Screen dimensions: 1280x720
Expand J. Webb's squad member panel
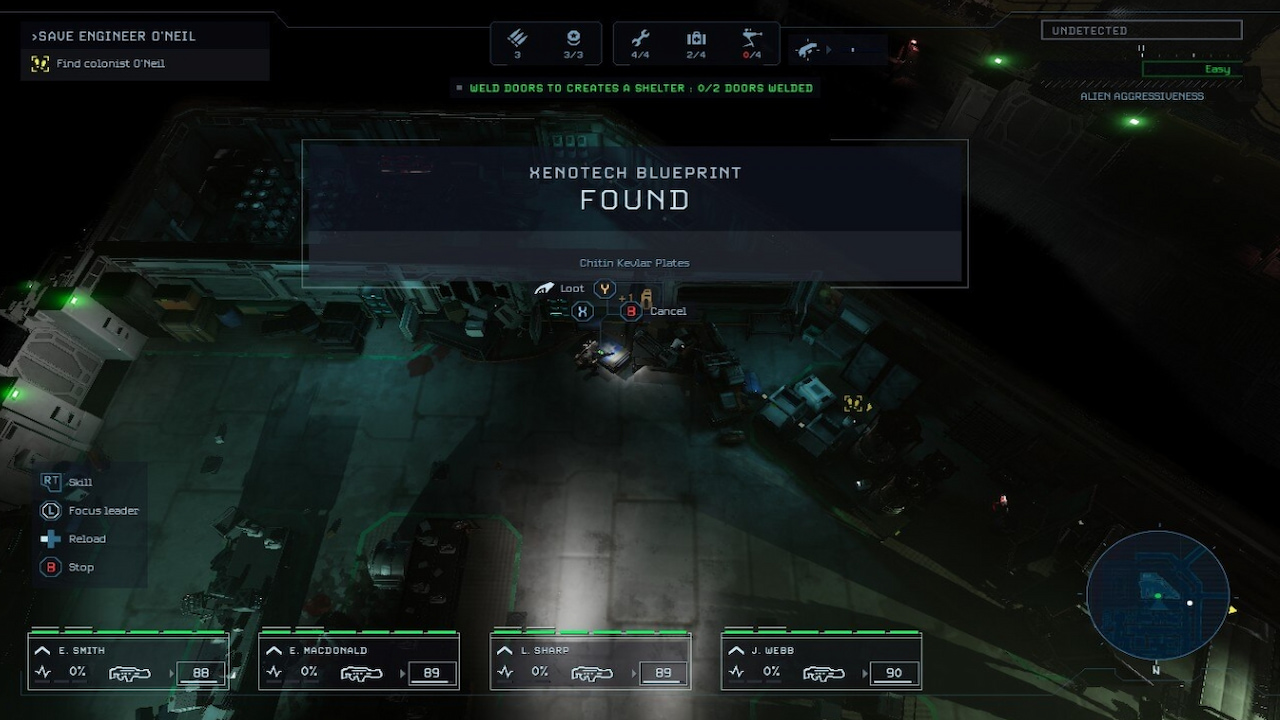pos(736,649)
